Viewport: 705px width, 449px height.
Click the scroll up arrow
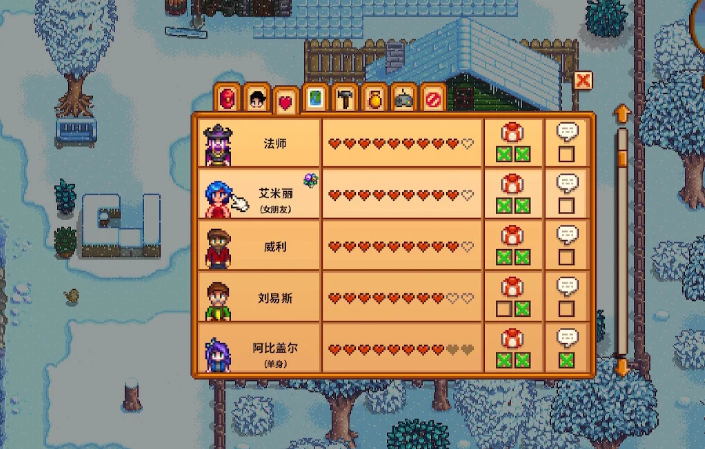621,112
